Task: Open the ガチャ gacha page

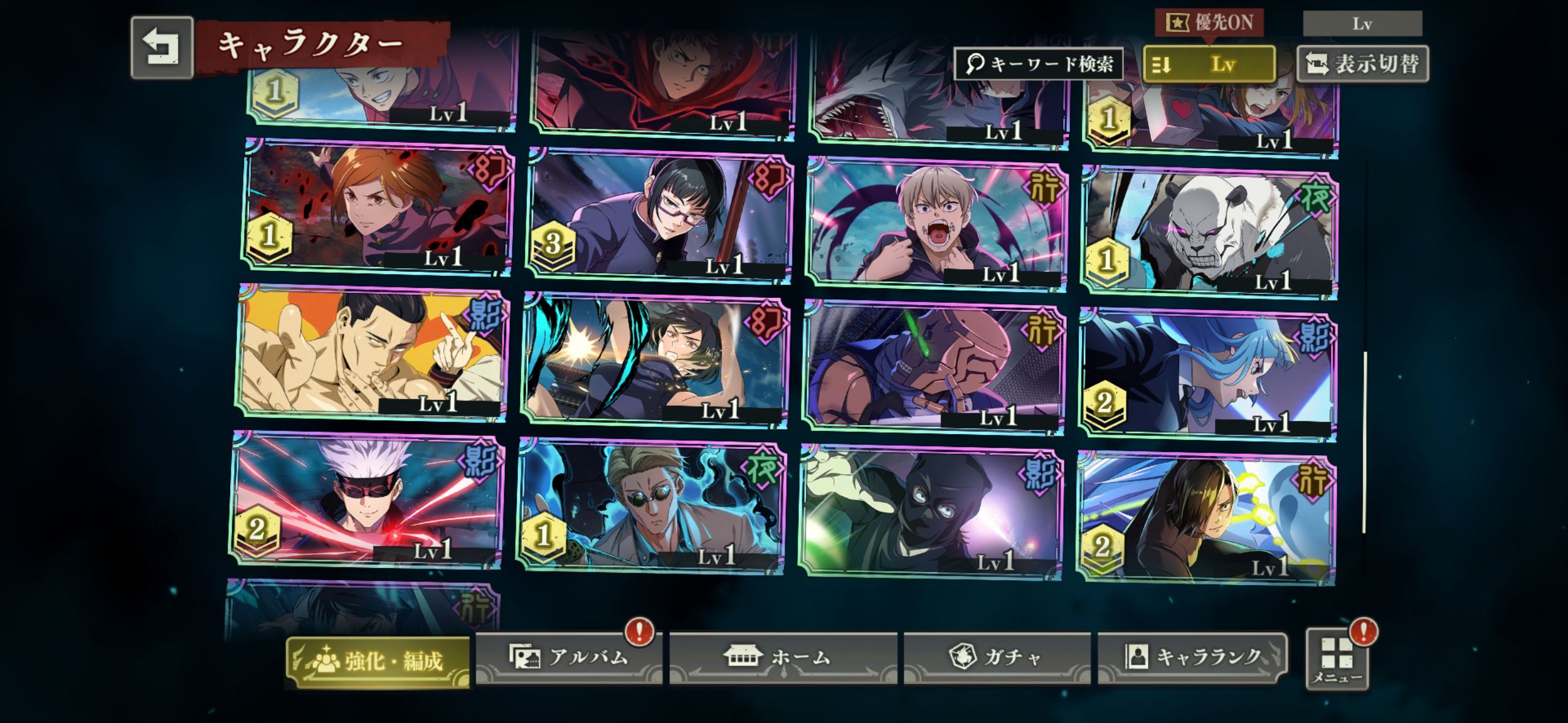Action: pos(997,657)
